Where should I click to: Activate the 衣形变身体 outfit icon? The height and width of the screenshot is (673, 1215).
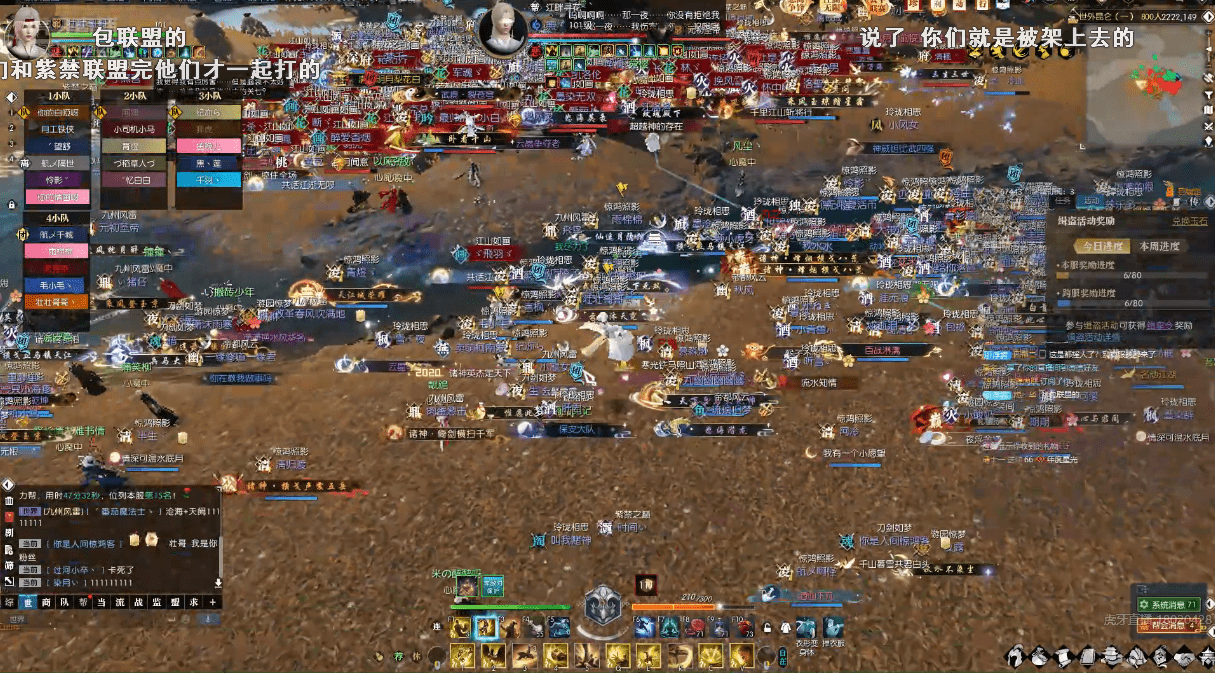pos(807,626)
